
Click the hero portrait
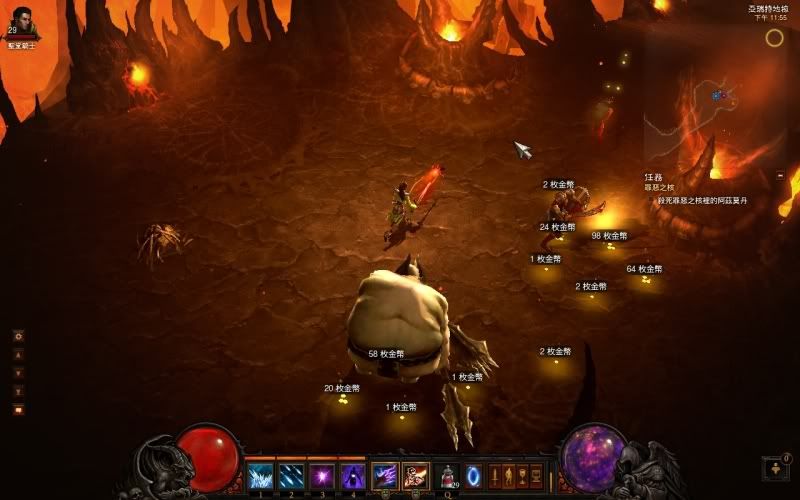click(x=22, y=20)
